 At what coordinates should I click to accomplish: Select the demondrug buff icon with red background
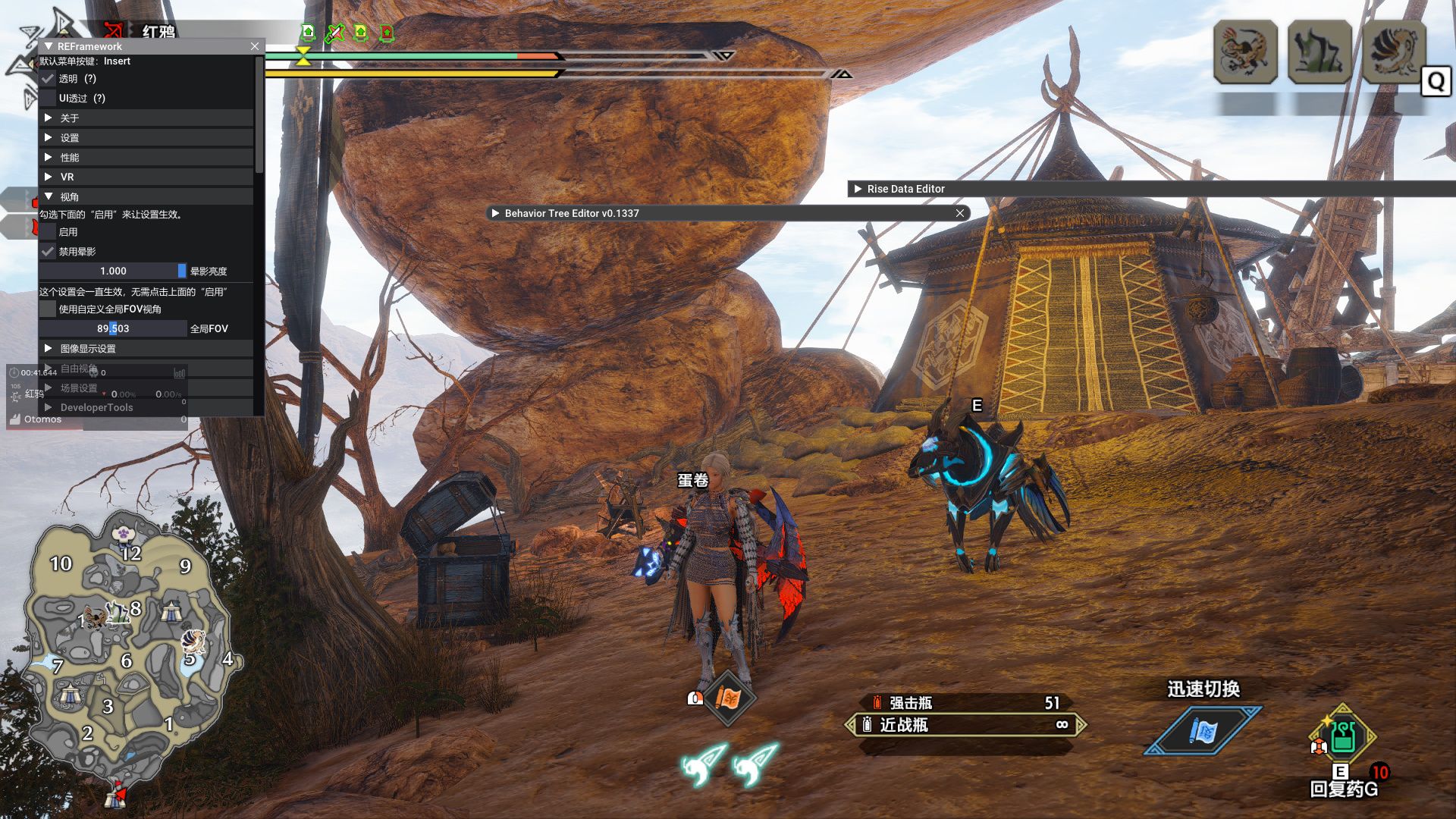tap(385, 32)
